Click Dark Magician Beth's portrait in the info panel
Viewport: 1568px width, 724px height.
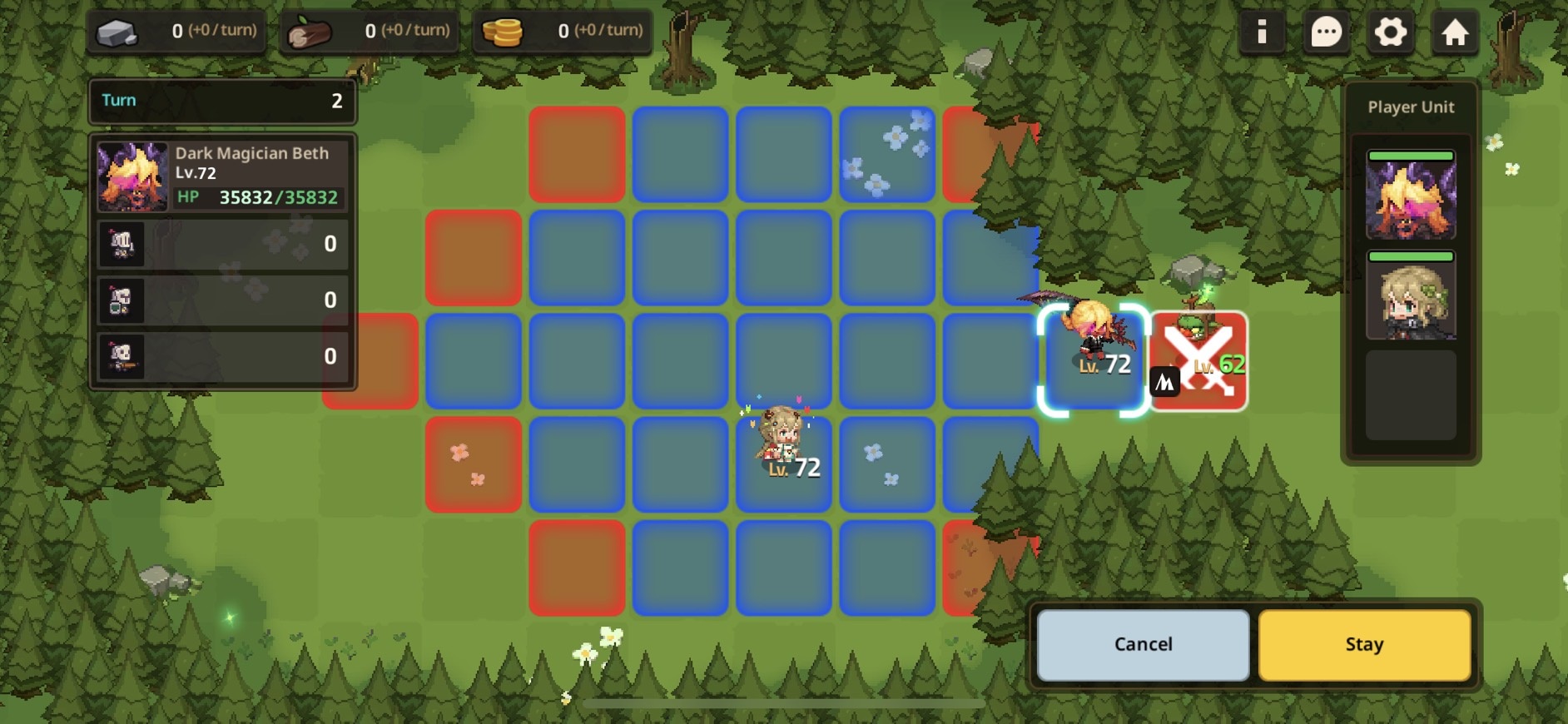132,176
